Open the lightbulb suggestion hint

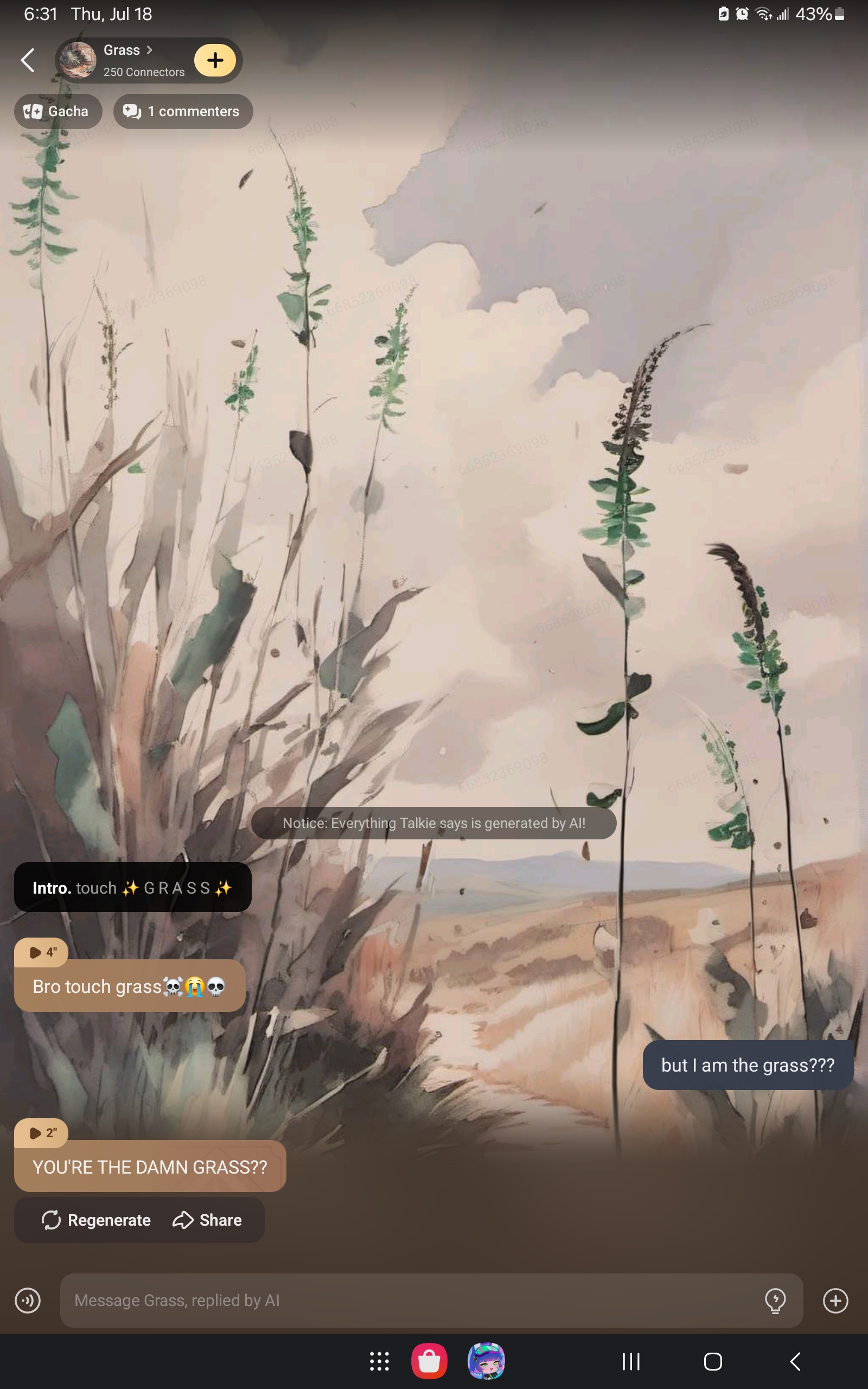(x=775, y=1300)
